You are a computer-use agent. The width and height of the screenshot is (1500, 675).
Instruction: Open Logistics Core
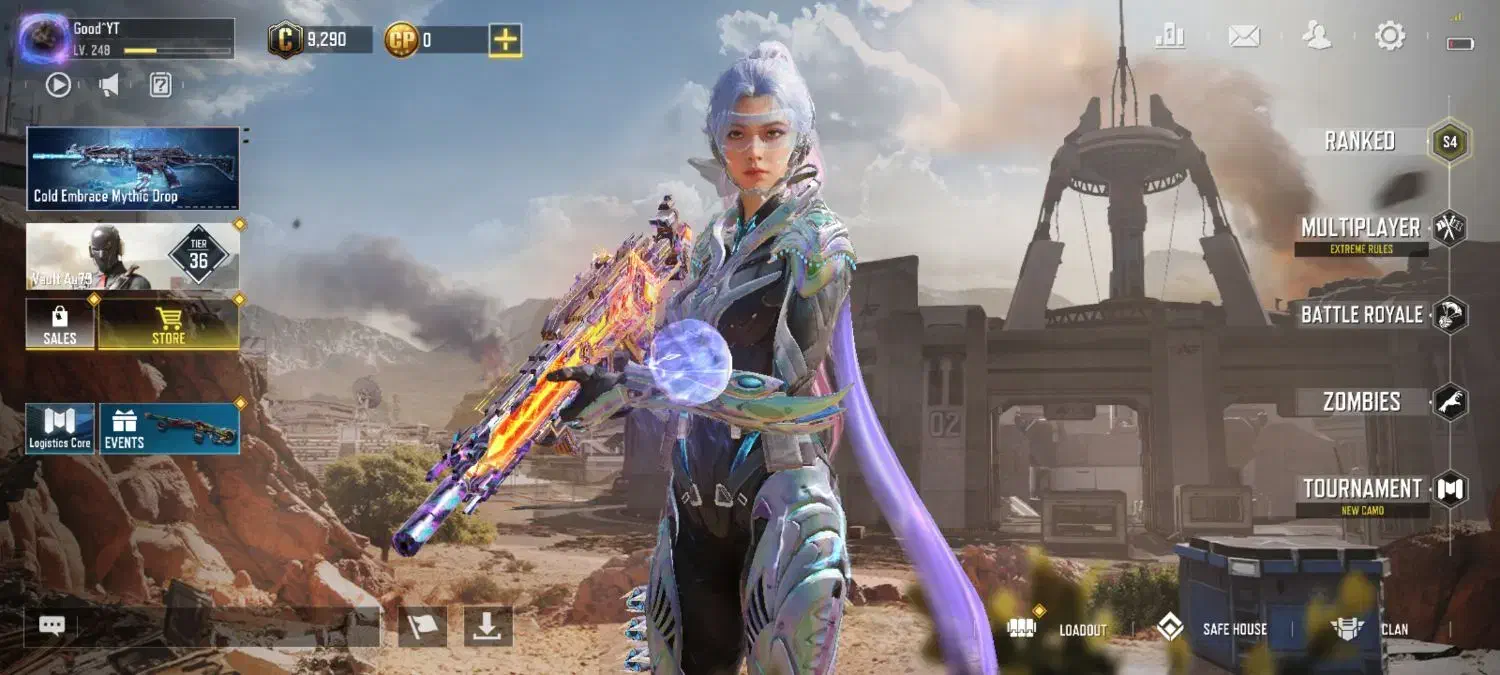60,429
